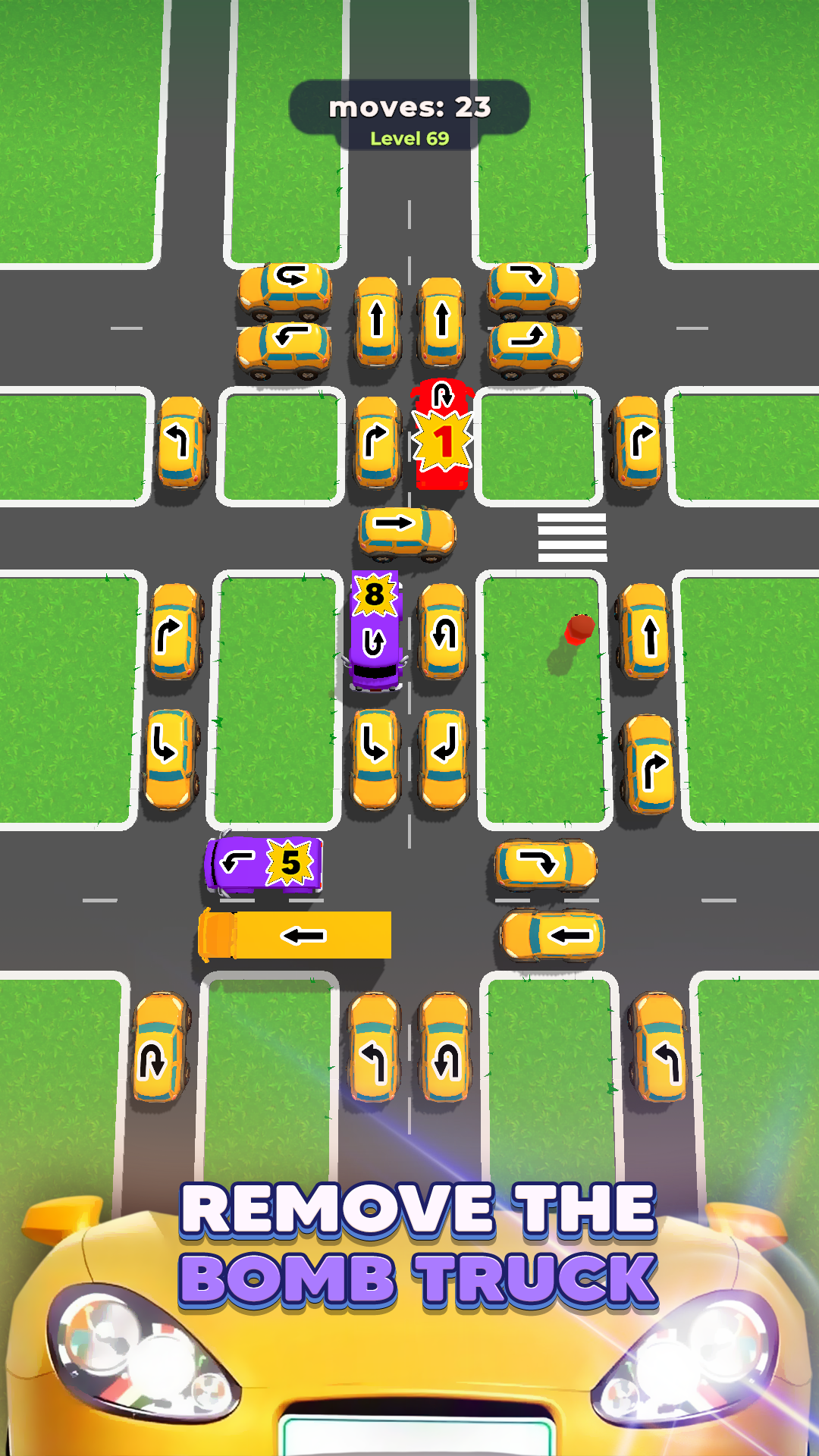The height and width of the screenshot is (1456, 819).
Task: Choose the small taxi with straight left arrow
Action: [553, 936]
